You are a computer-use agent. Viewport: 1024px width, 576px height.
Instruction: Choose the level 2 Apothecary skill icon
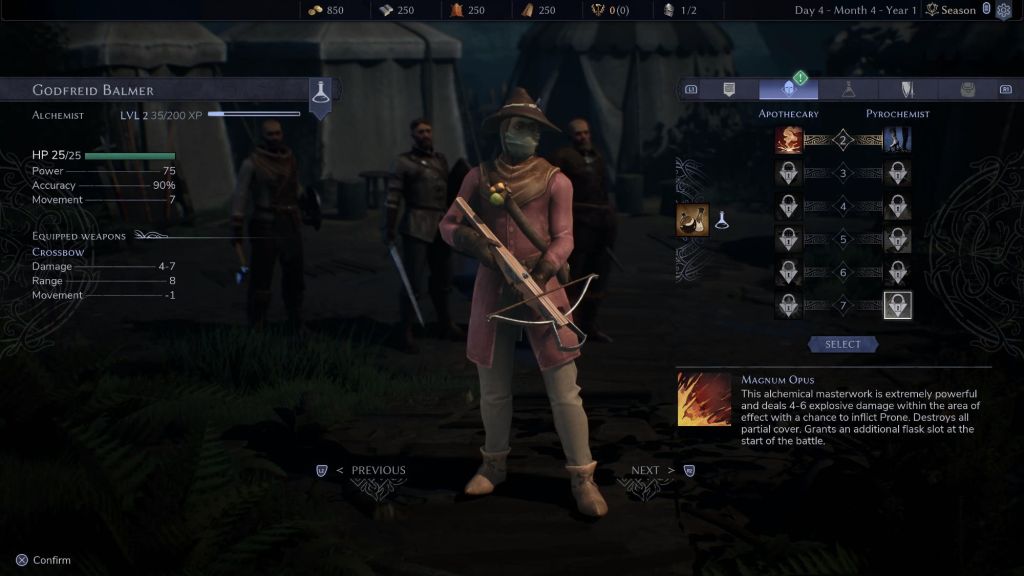pyautogui.click(x=789, y=140)
